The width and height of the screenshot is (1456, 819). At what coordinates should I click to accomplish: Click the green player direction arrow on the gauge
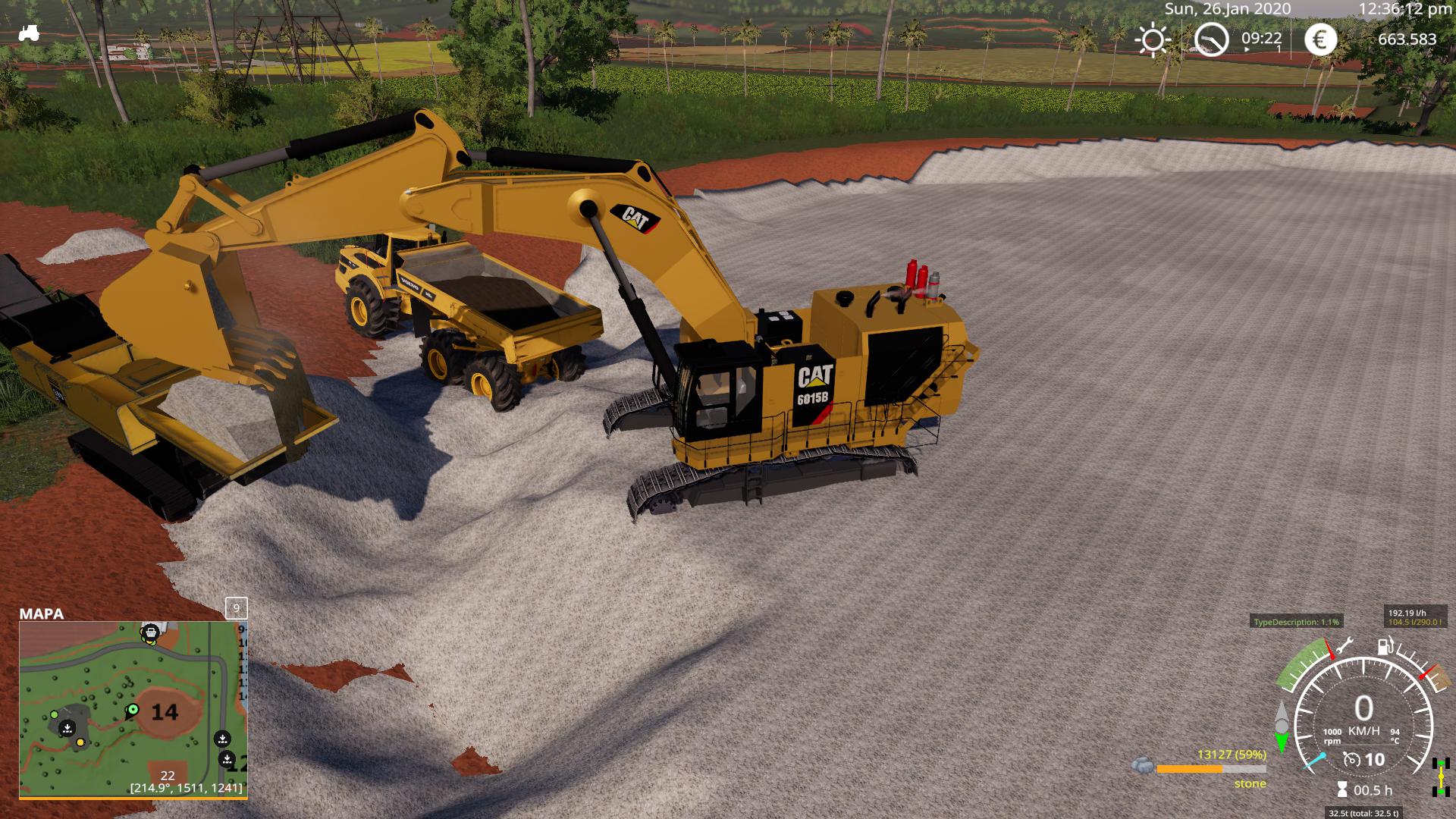point(1282,742)
